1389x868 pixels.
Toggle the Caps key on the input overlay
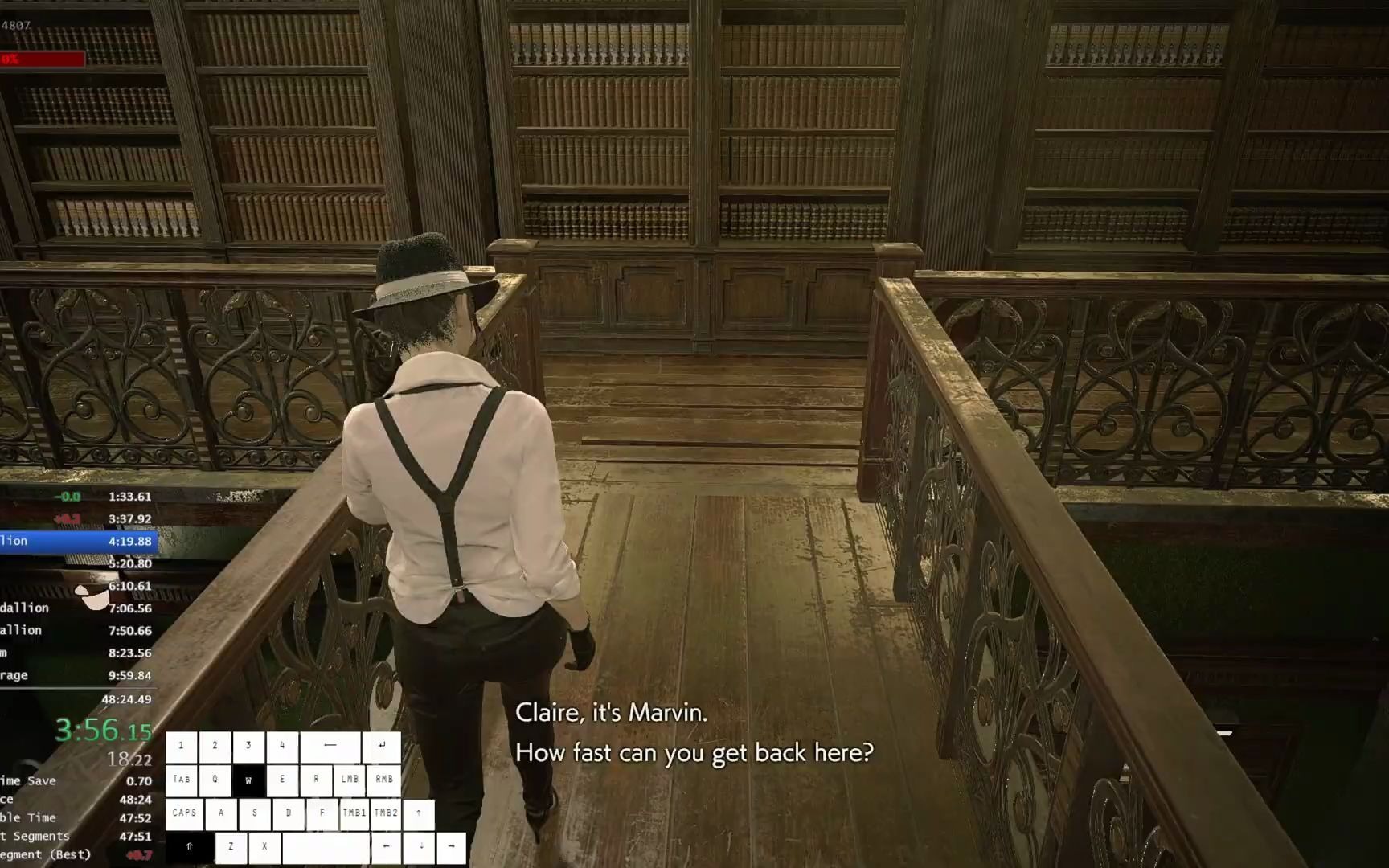tap(184, 813)
